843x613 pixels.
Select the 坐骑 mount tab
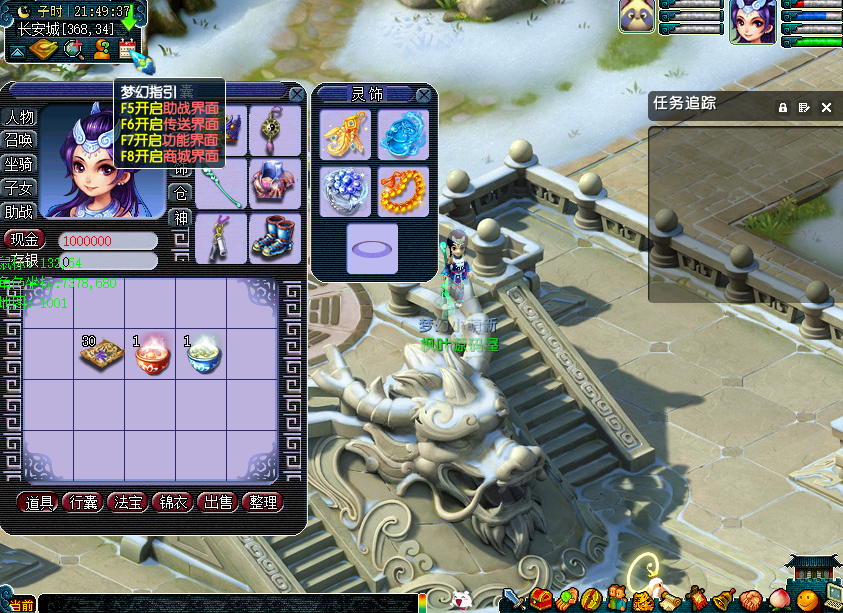pos(19,164)
